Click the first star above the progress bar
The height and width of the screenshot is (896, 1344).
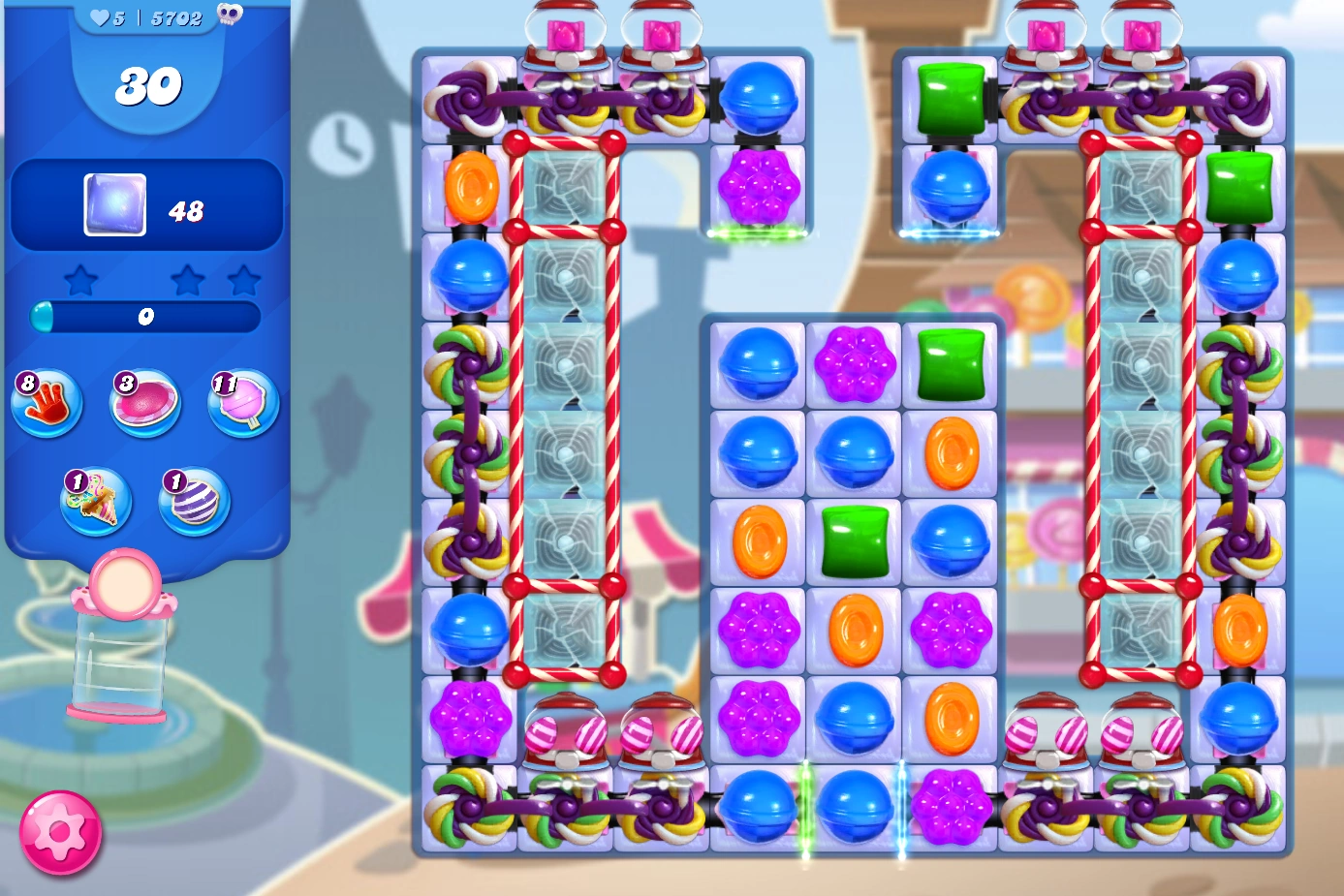[x=81, y=278]
